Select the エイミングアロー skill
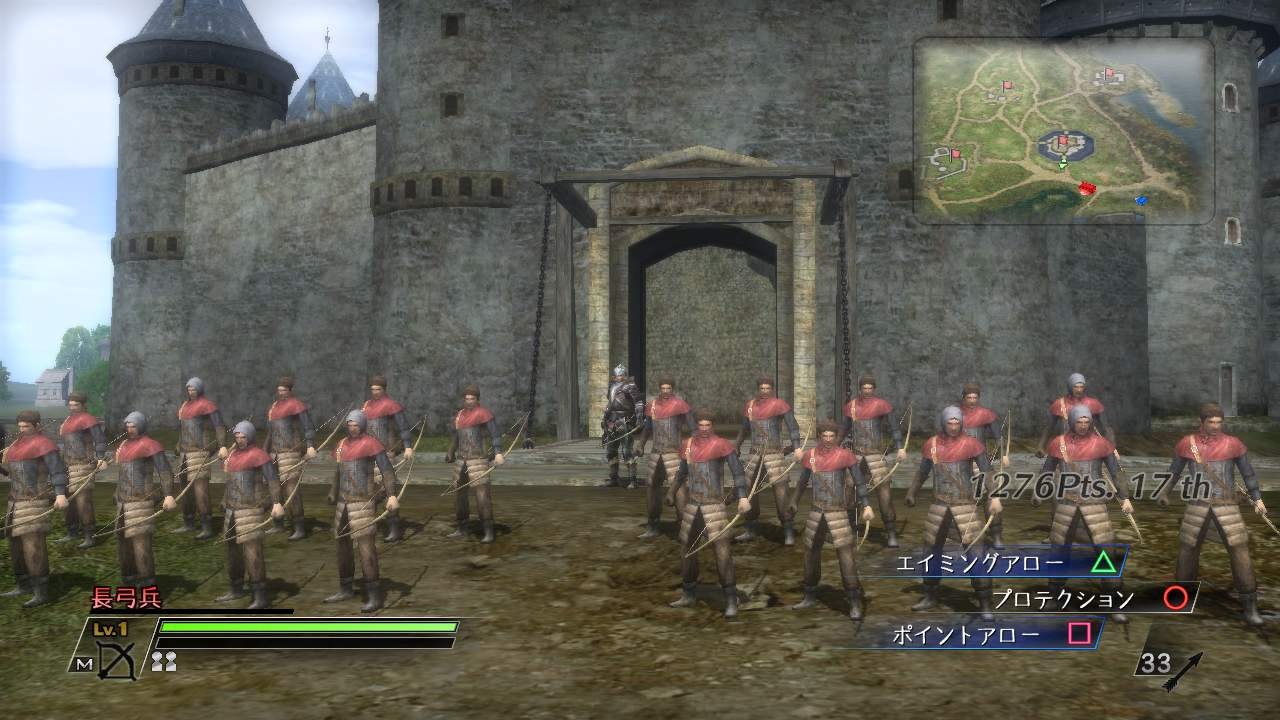The image size is (1280, 720). pyautogui.click(x=996, y=563)
